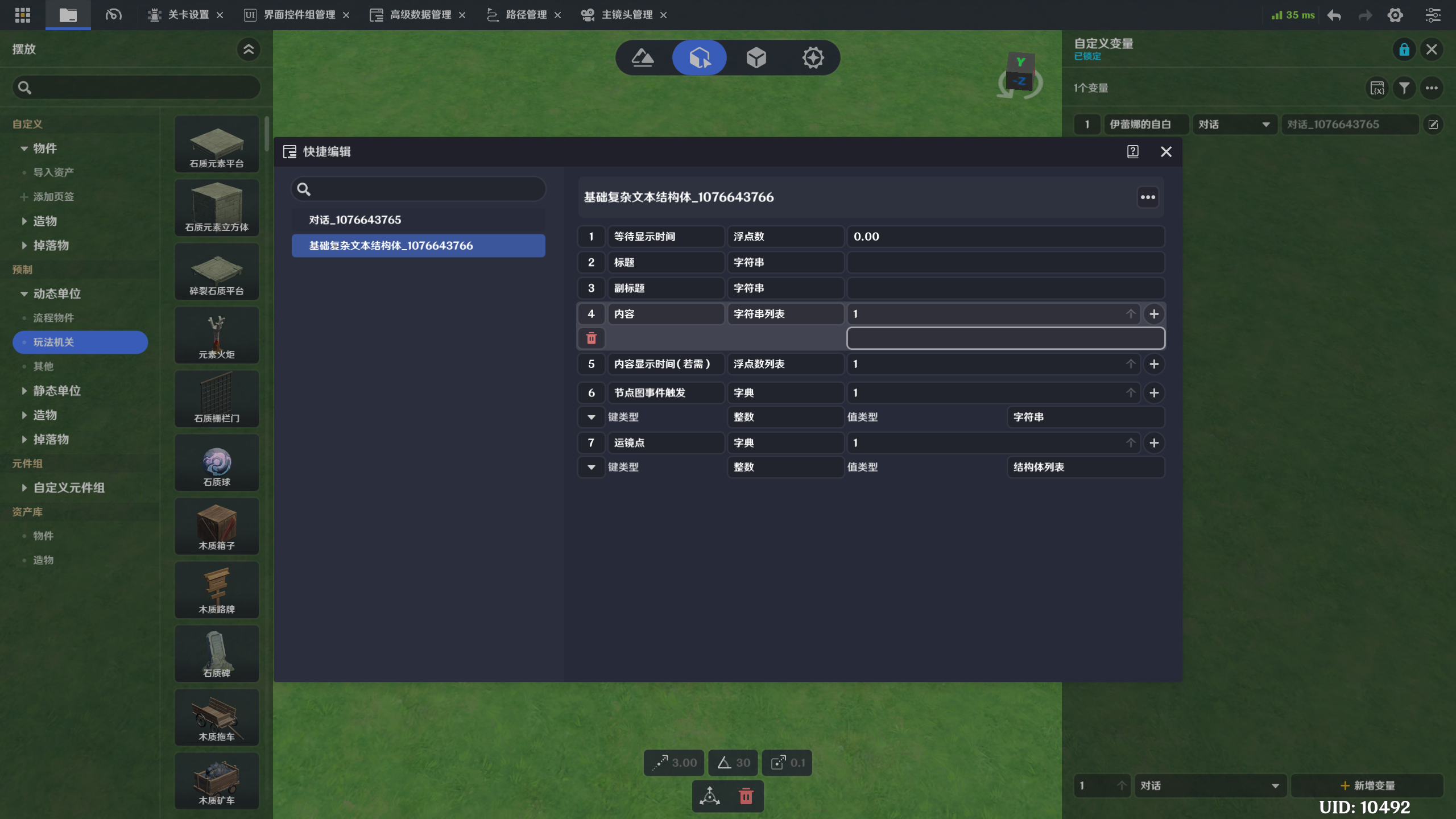Screen dimensions: 1456x819
Task: Select 流程物件 in the sidebar
Action: pyautogui.click(x=53, y=318)
